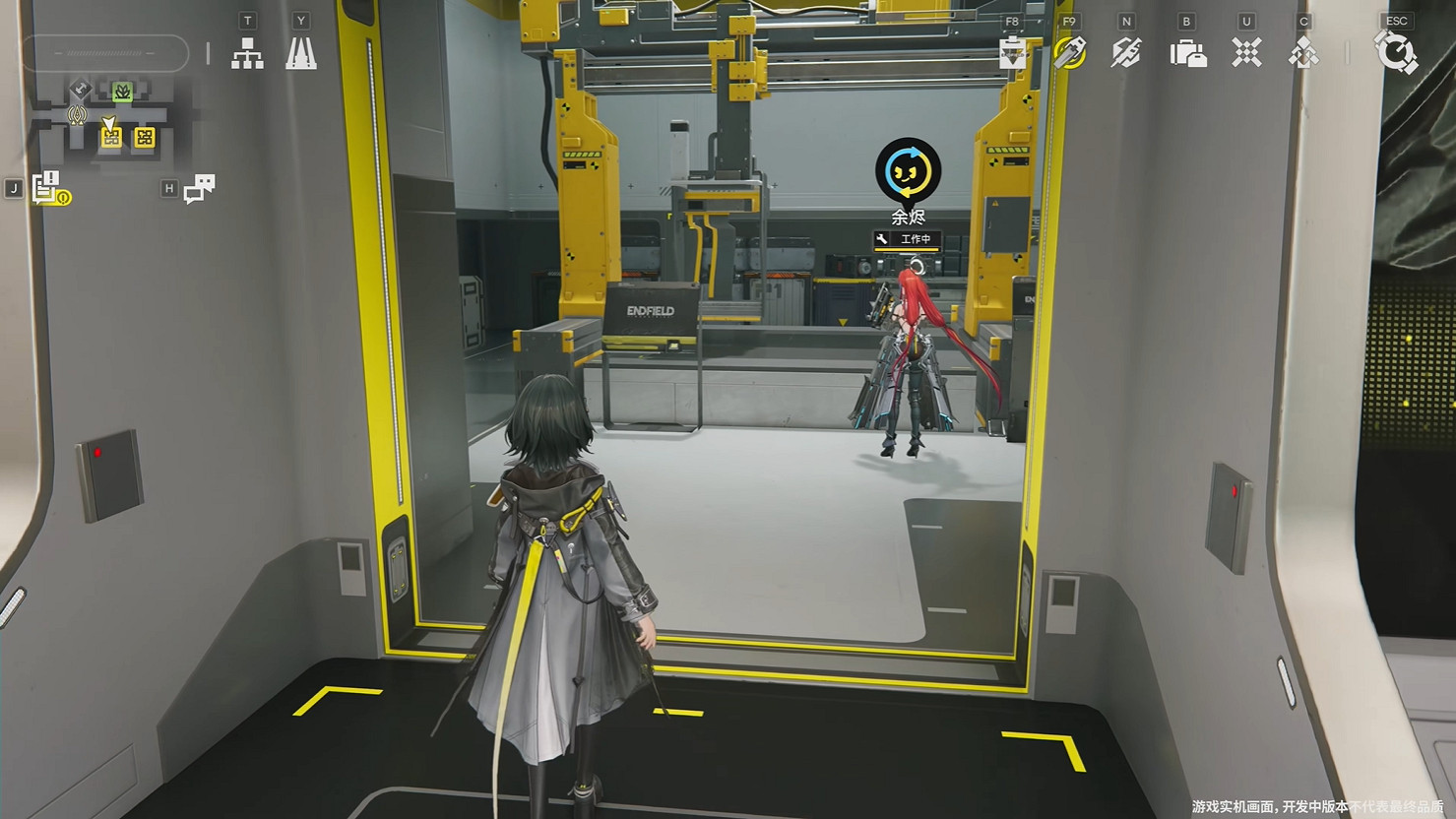1456x819 pixels.
Task: Click 余烬's round status icon above her head
Action: [x=907, y=171]
